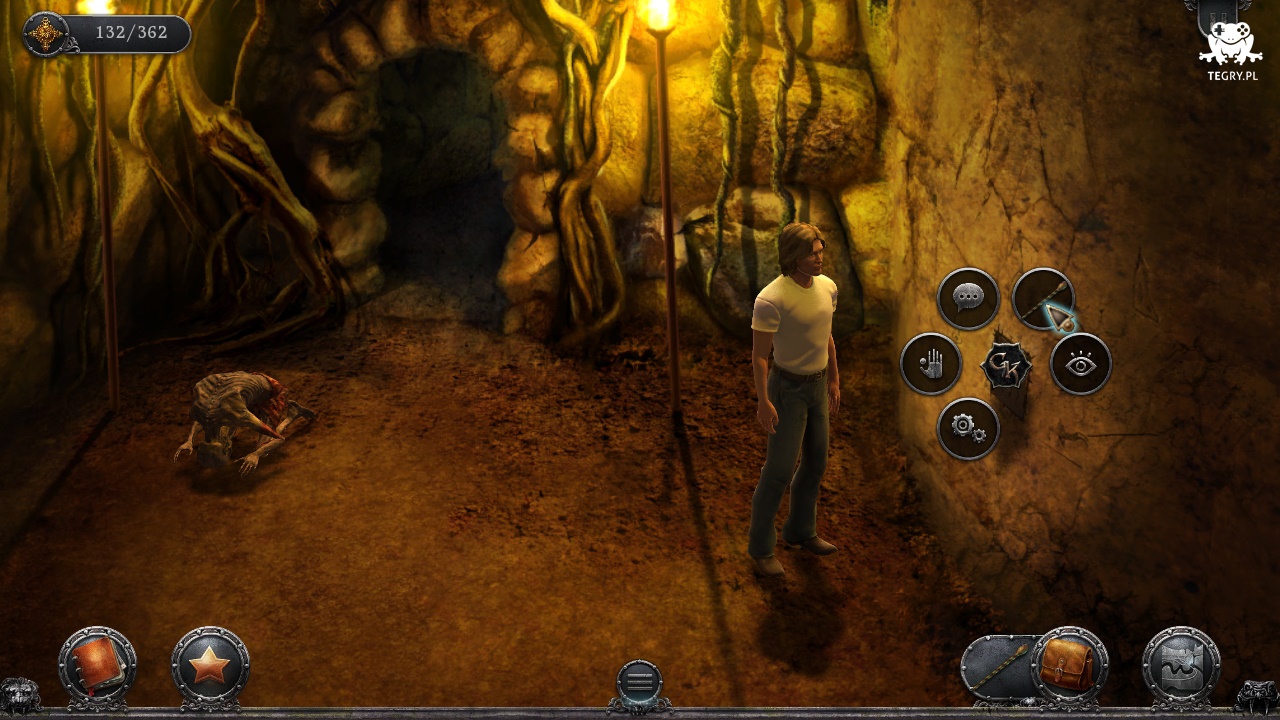Open the leather satchel inventory
Image resolution: width=1280 pixels, height=720 pixels.
pyautogui.click(x=1068, y=664)
